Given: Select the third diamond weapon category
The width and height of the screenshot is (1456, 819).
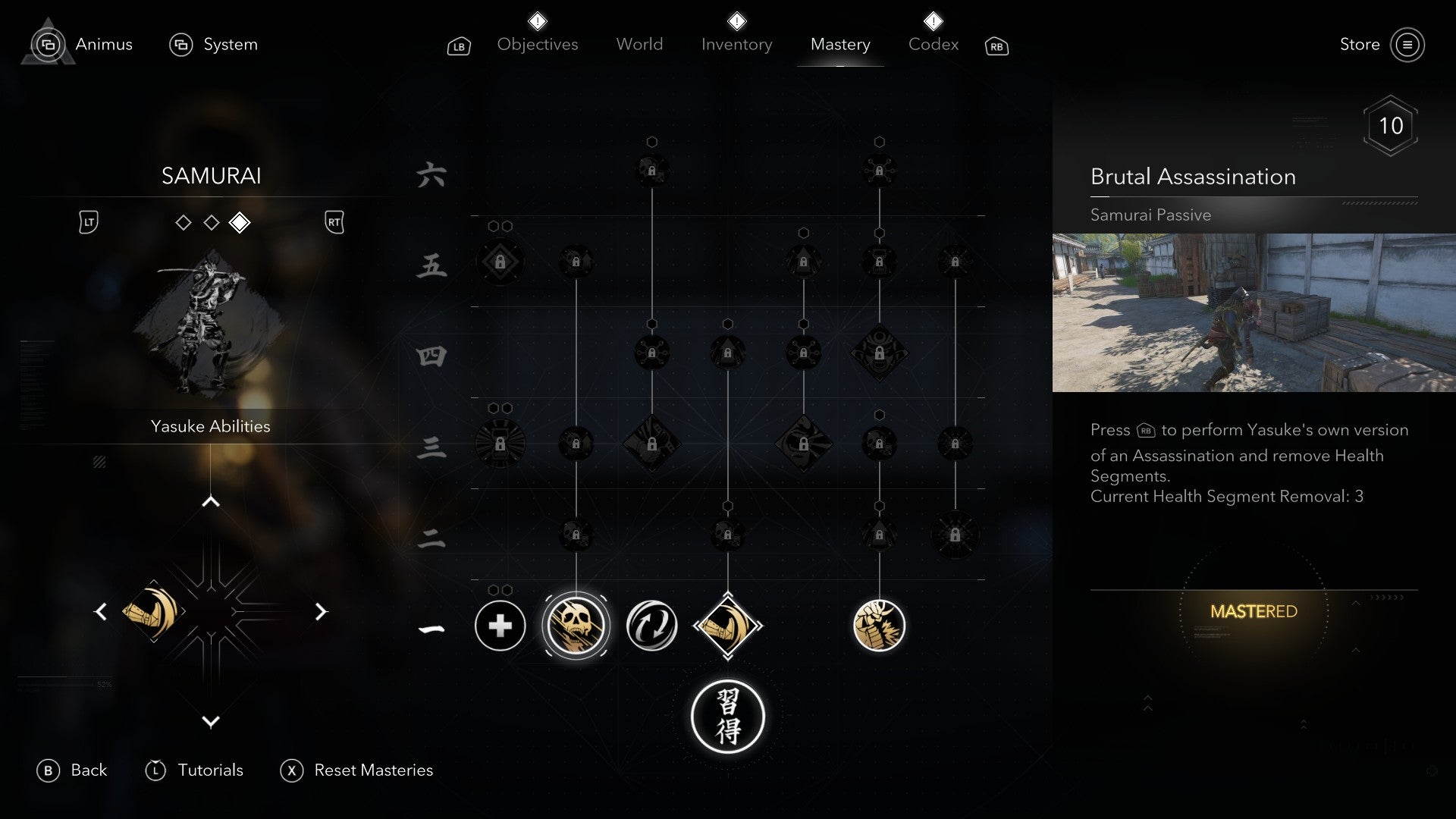Looking at the screenshot, I should tap(240, 222).
